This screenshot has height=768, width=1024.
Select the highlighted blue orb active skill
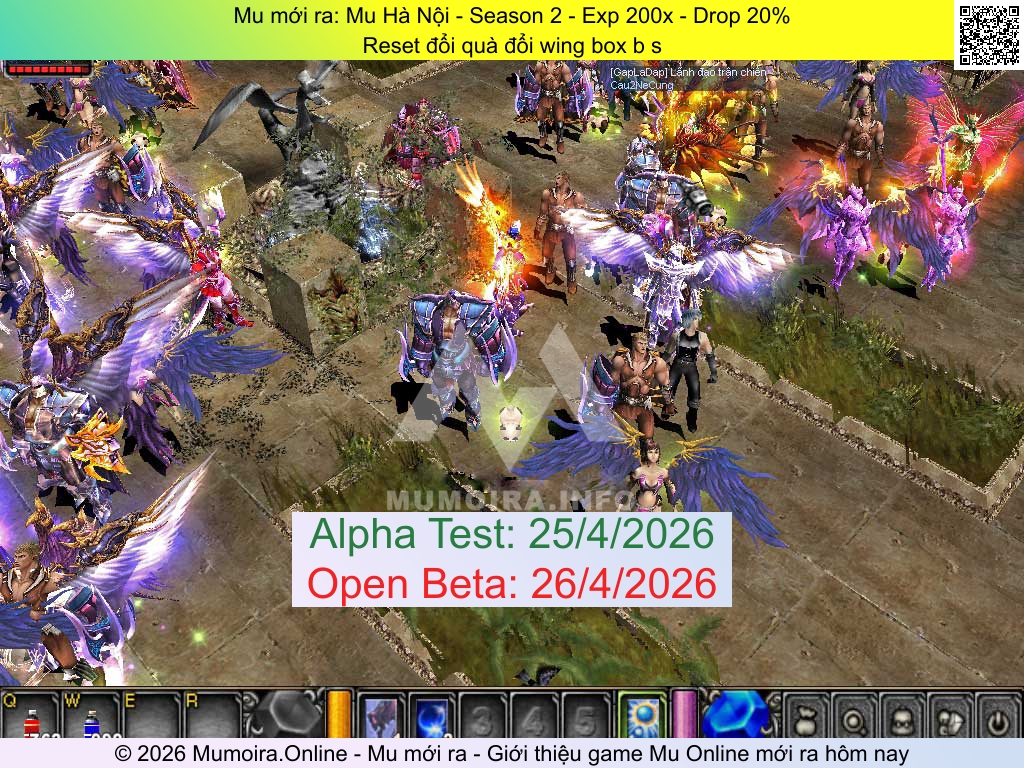pyautogui.click(x=640, y=716)
